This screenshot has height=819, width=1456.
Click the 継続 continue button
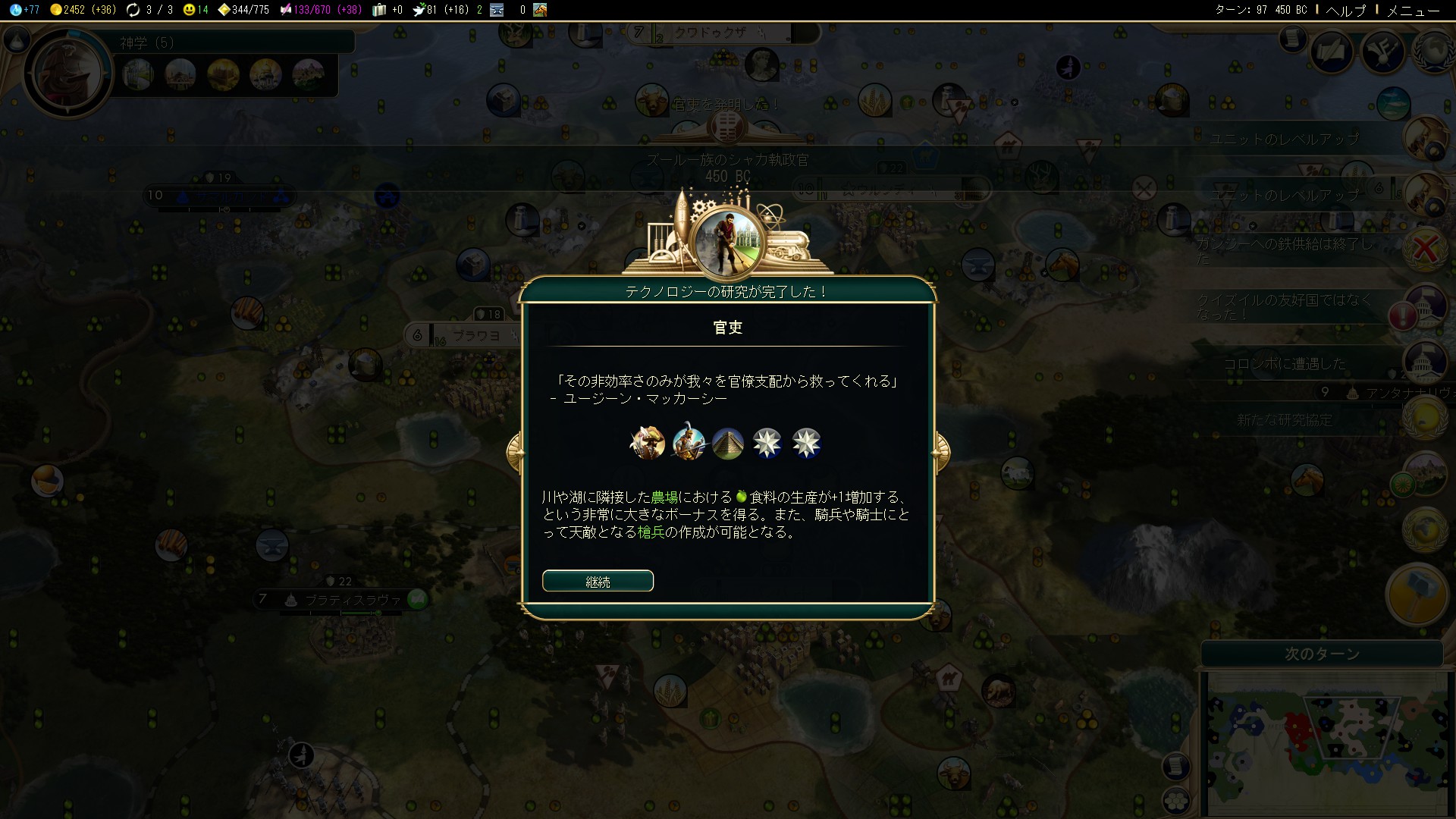(x=598, y=582)
